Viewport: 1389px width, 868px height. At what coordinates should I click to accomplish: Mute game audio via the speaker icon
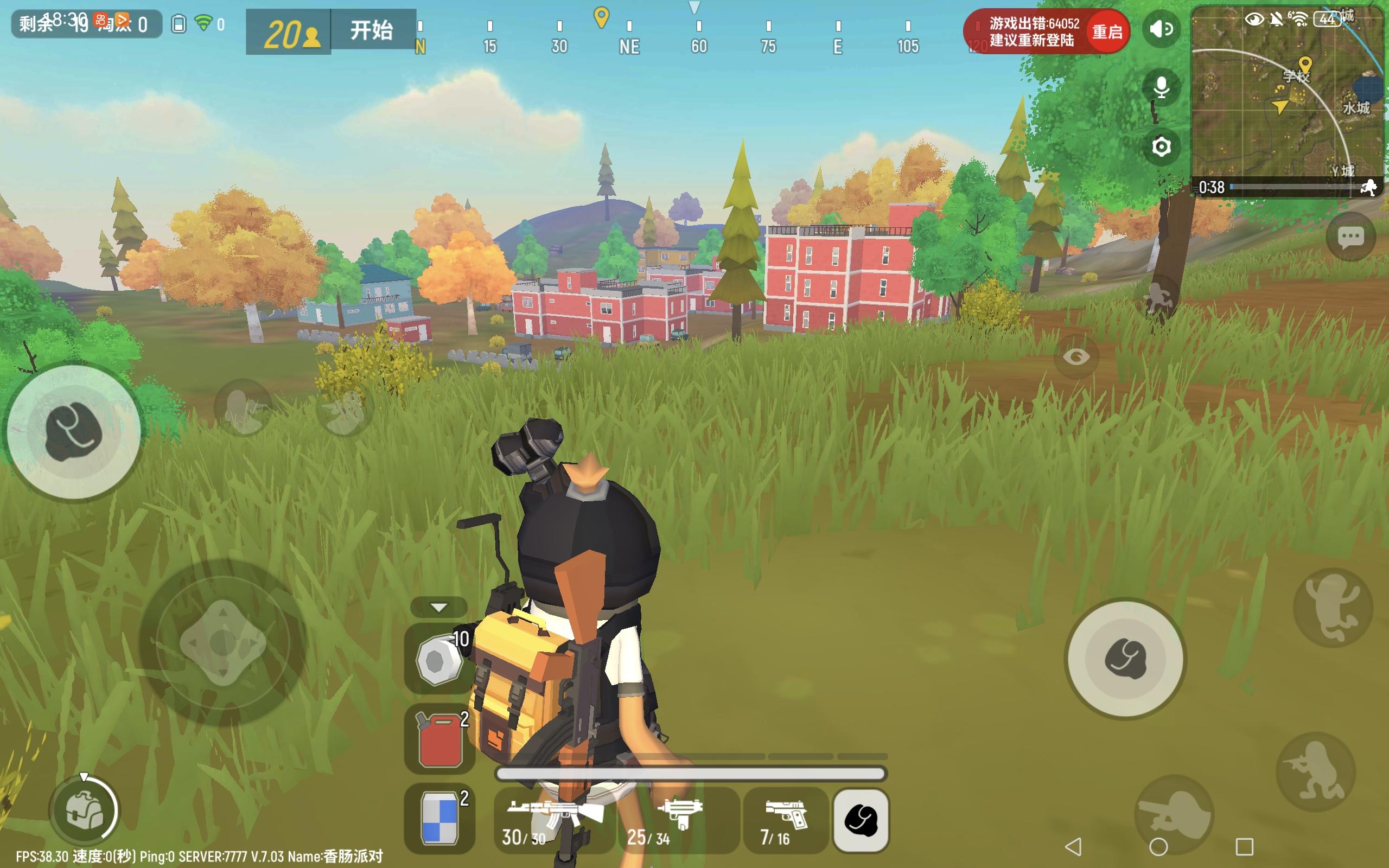1161,30
